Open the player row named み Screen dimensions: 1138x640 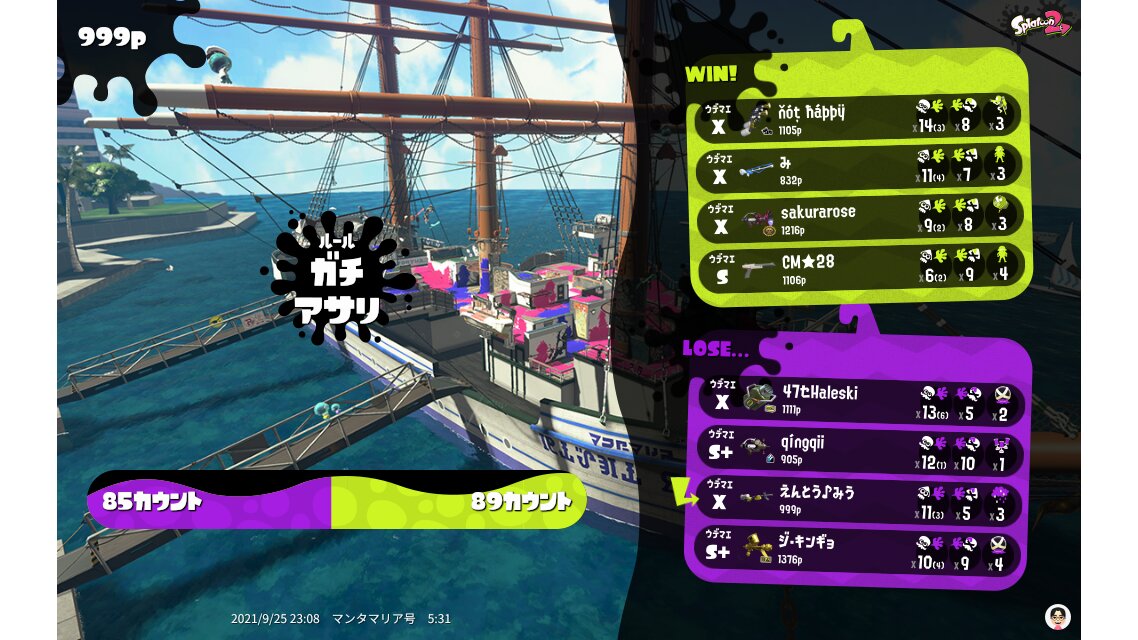[860, 168]
